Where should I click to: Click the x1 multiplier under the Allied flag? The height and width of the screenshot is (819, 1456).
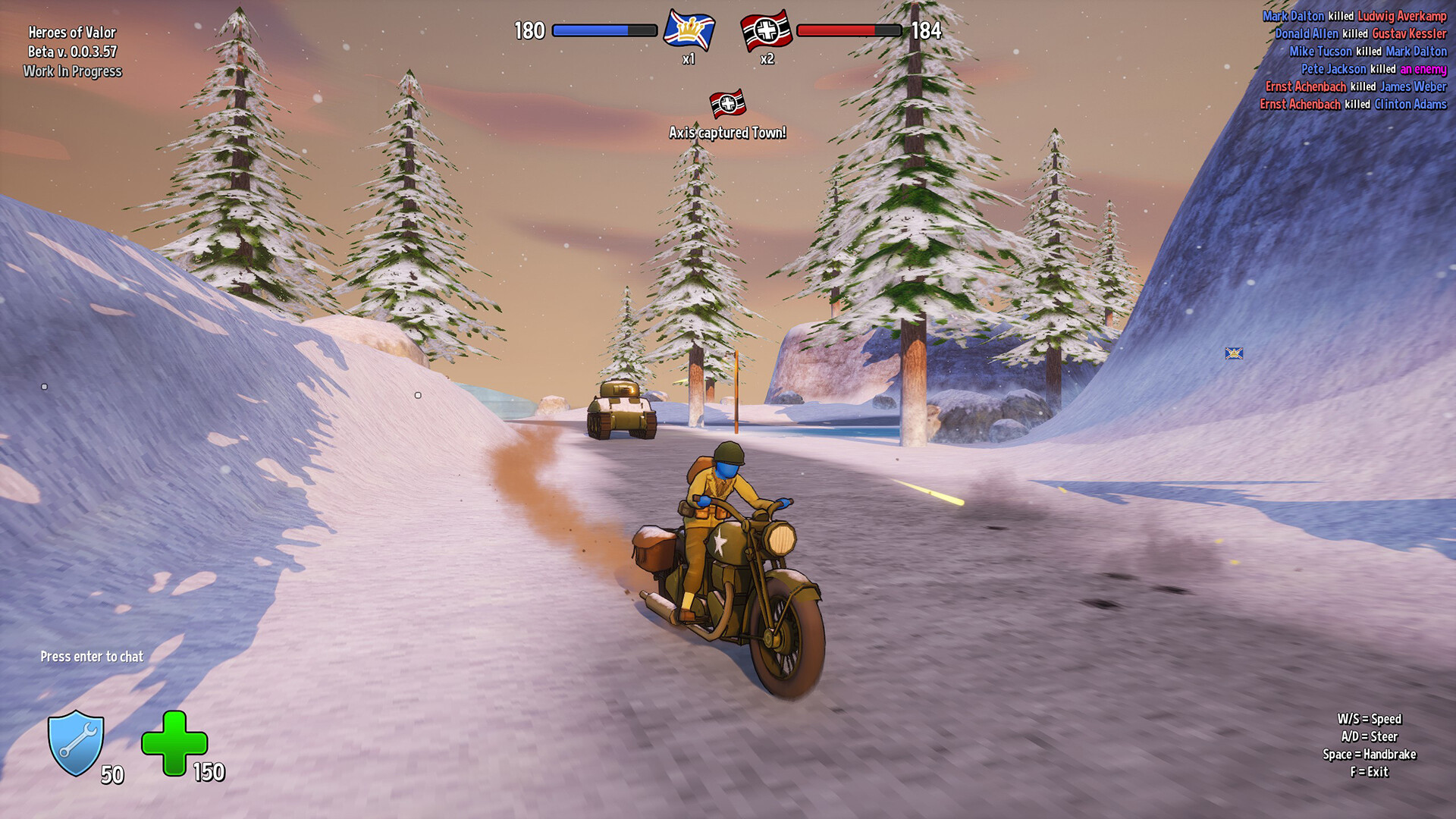pyautogui.click(x=689, y=61)
